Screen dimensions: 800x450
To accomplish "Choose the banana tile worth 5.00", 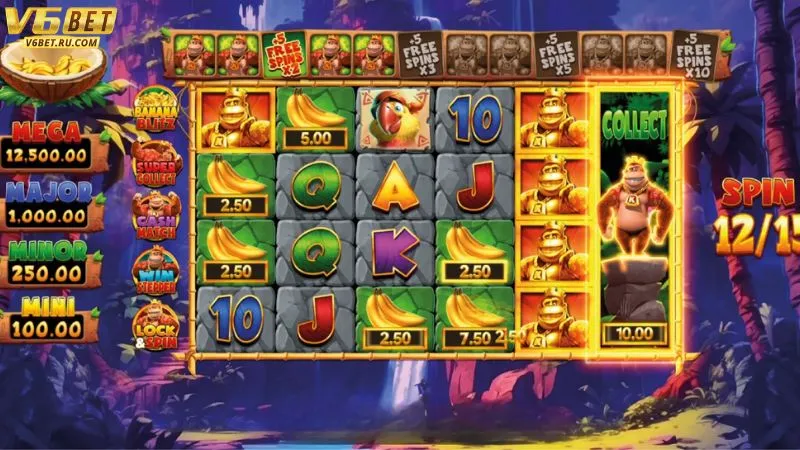I will click(316, 118).
